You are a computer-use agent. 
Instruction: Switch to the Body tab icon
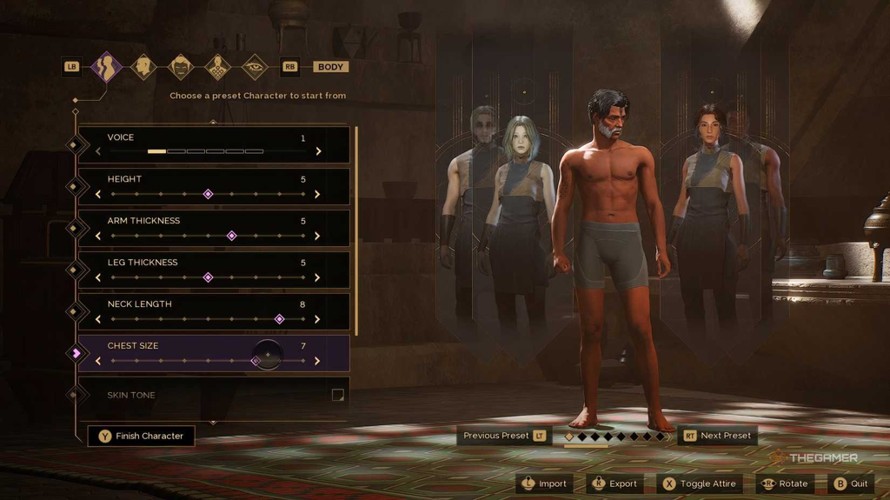tap(106, 67)
